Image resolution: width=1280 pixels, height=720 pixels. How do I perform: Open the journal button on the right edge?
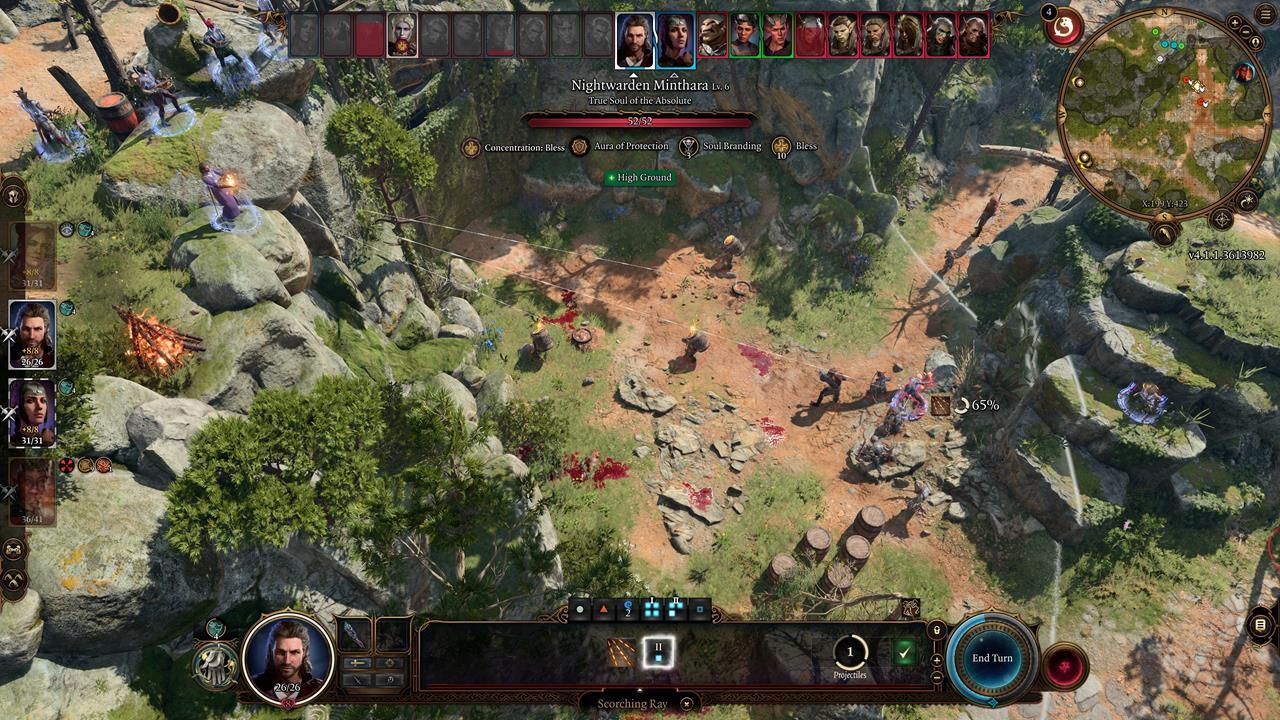[x=1260, y=625]
